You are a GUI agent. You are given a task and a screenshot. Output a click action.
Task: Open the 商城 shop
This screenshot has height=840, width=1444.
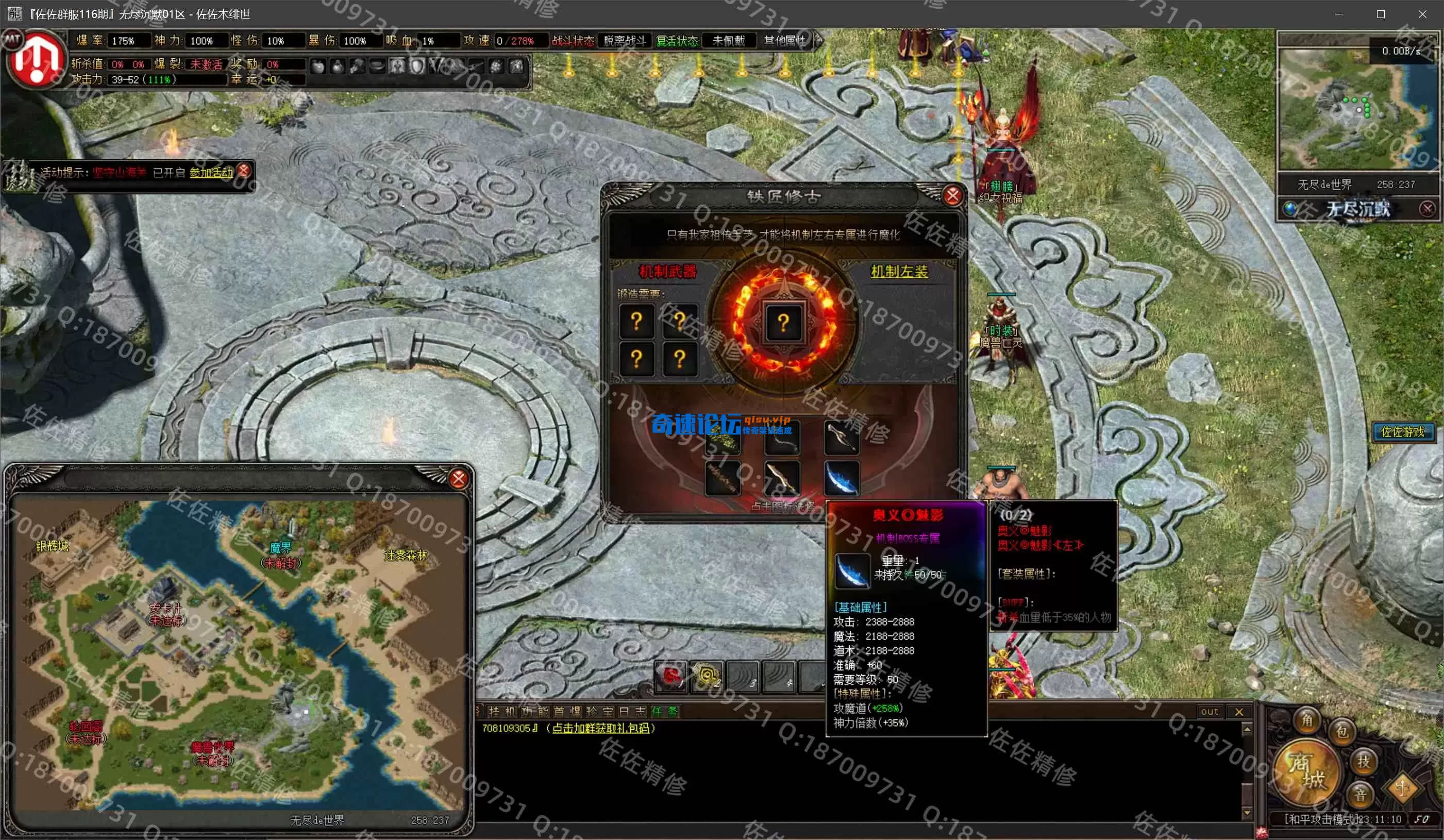point(1306,771)
